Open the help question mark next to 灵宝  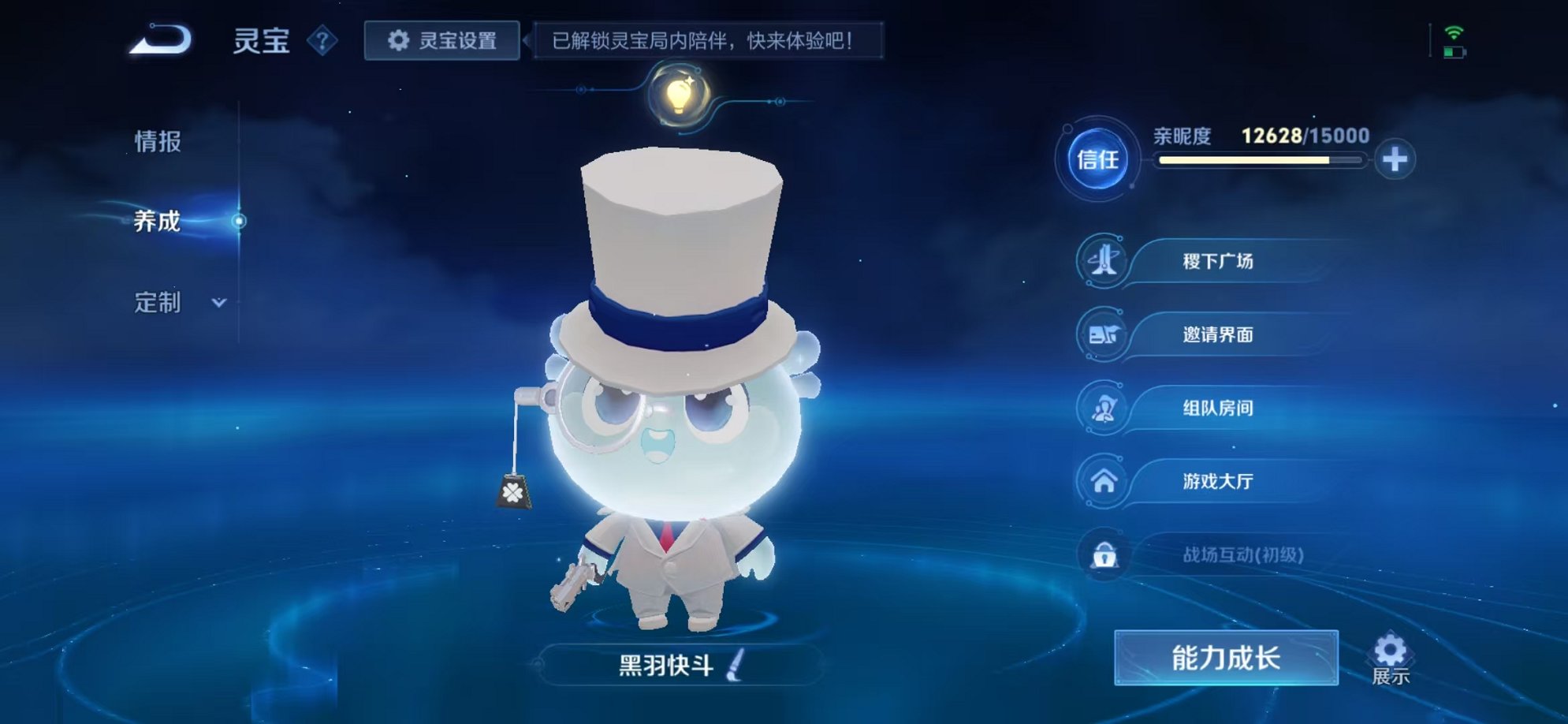[320, 41]
